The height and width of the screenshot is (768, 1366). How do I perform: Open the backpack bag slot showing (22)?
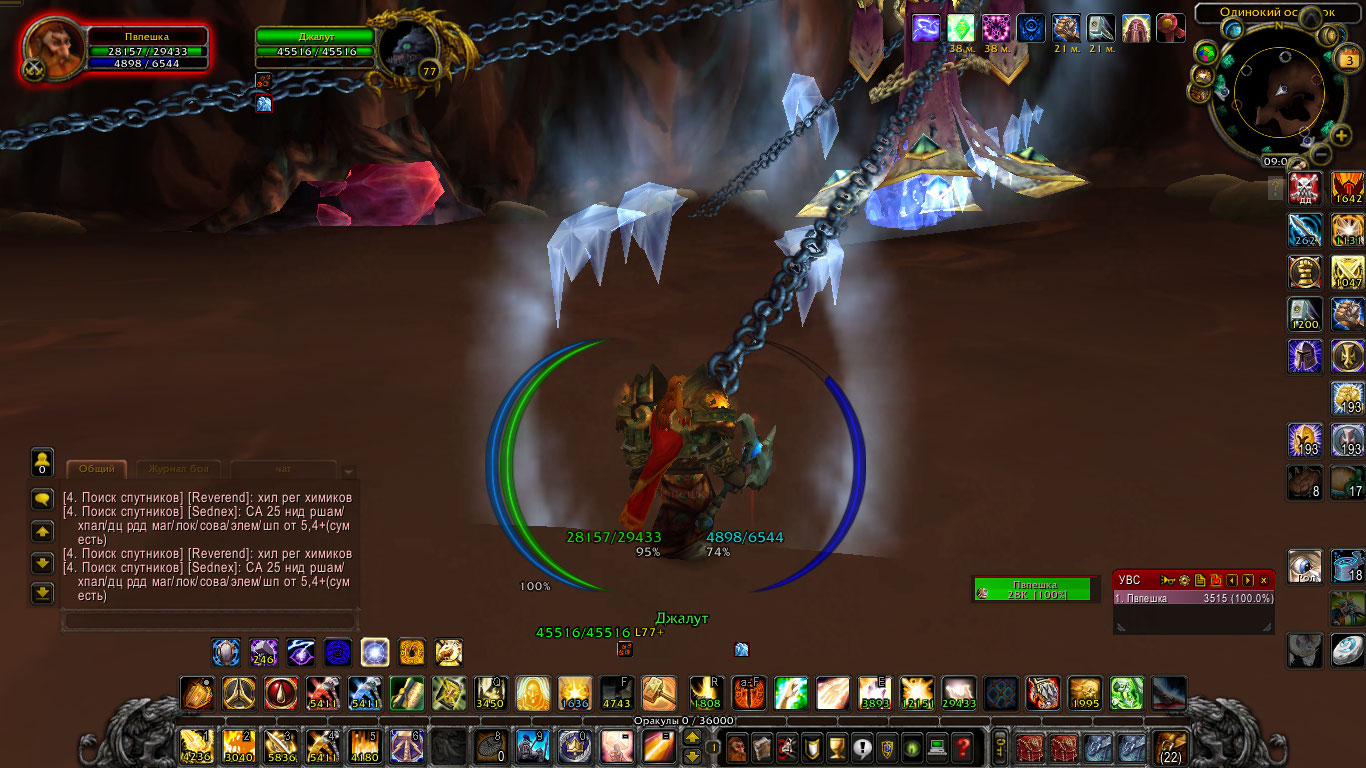1169,746
